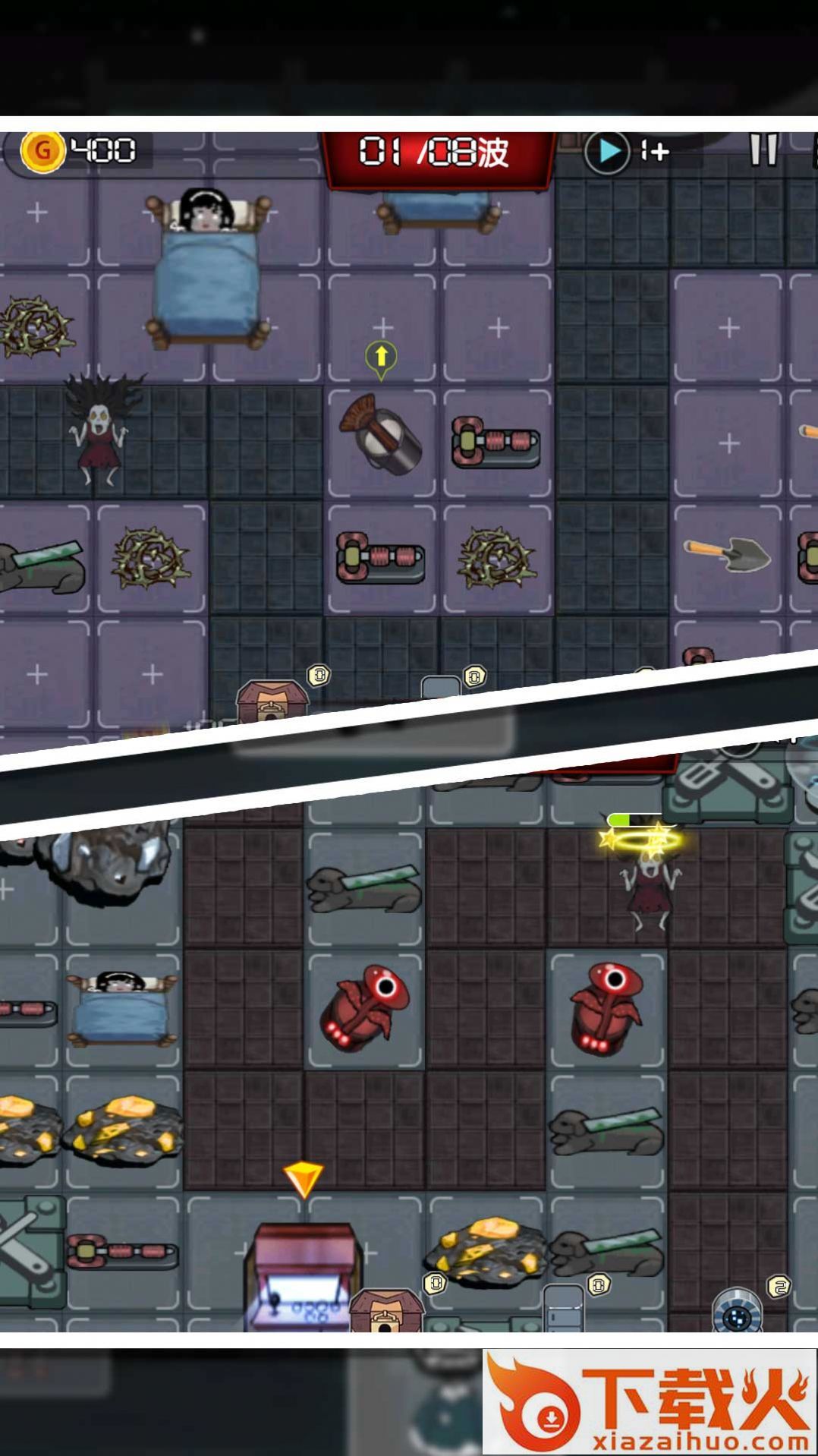
Task: Tap the yellow upgrade arrow above the tower
Action: tap(381, 357)
